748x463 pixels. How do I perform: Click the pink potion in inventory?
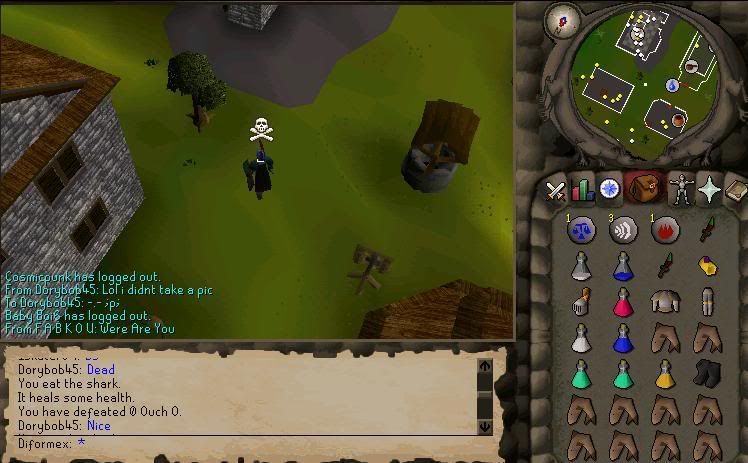[623, 301]
